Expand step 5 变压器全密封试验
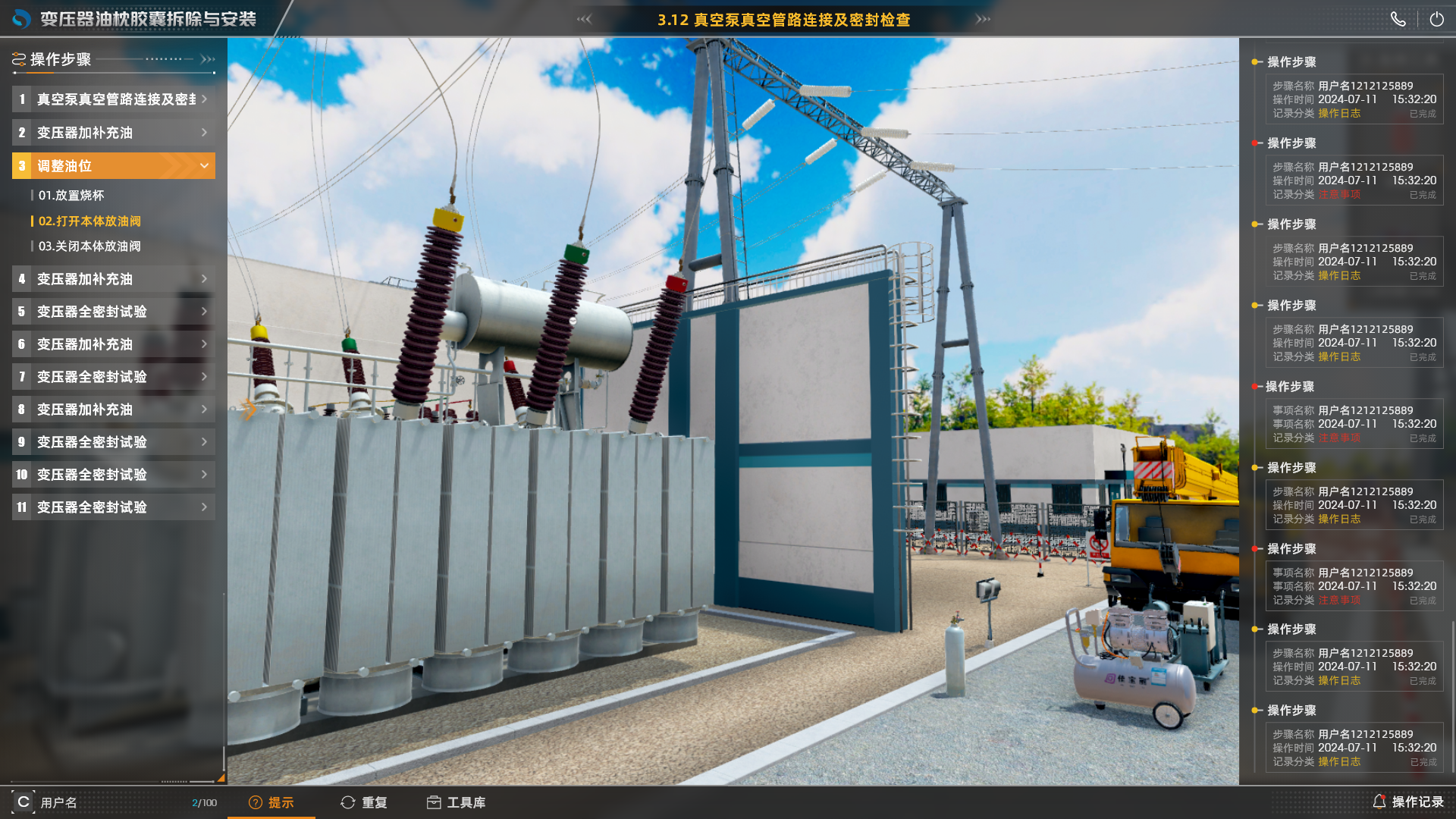 (x=114, y=312)
